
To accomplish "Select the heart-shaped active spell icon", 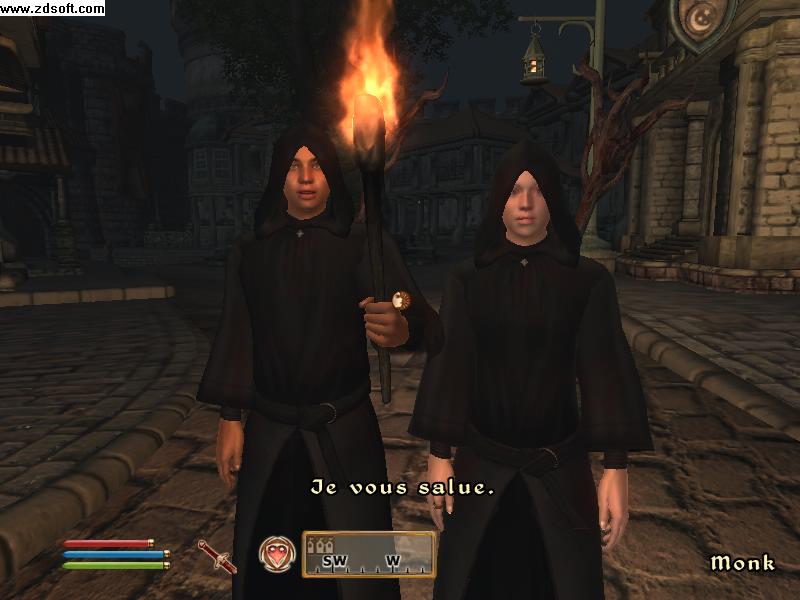I will point(276,554).
